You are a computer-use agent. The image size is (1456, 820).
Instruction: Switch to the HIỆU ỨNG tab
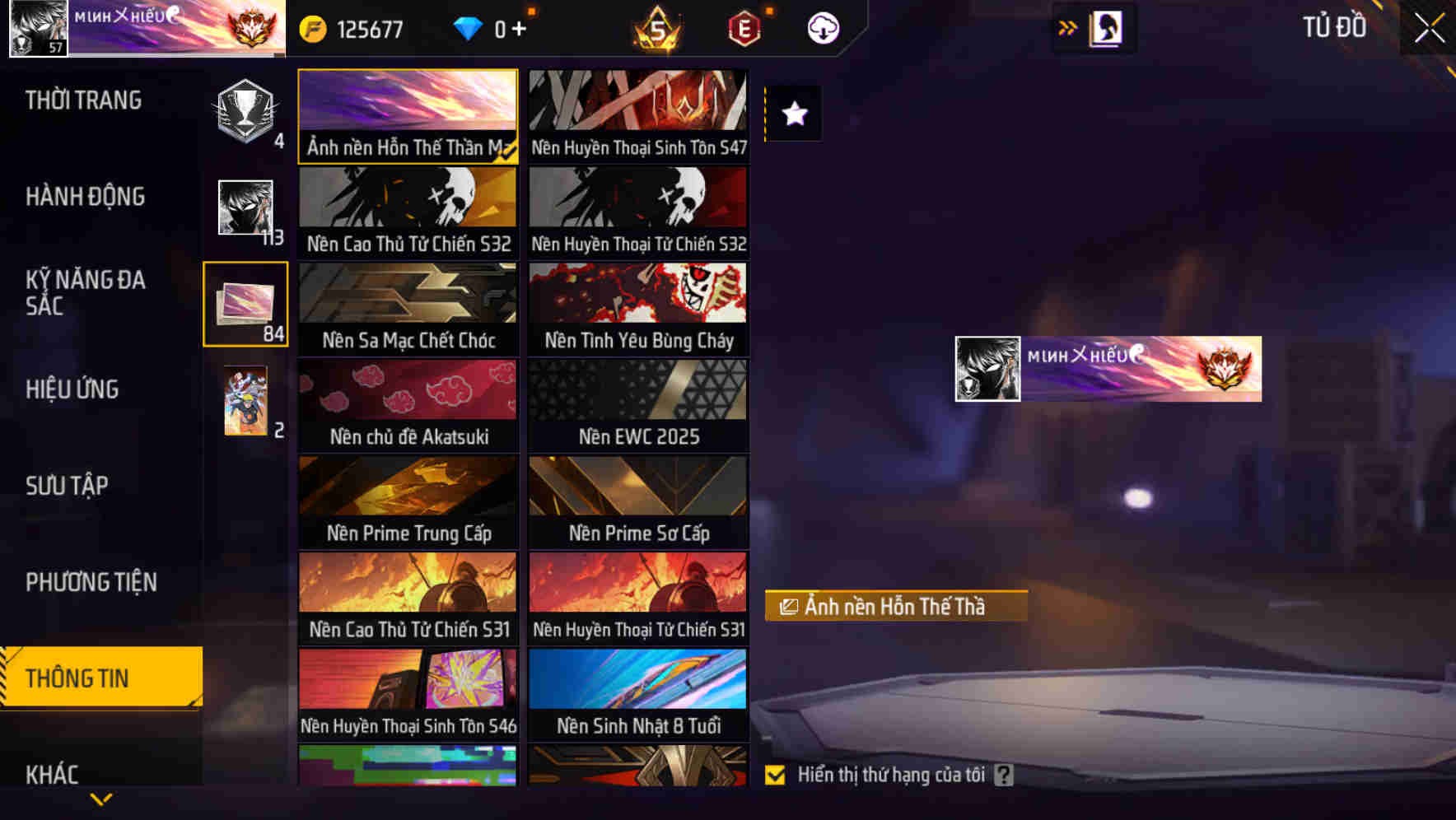[72, 389]
